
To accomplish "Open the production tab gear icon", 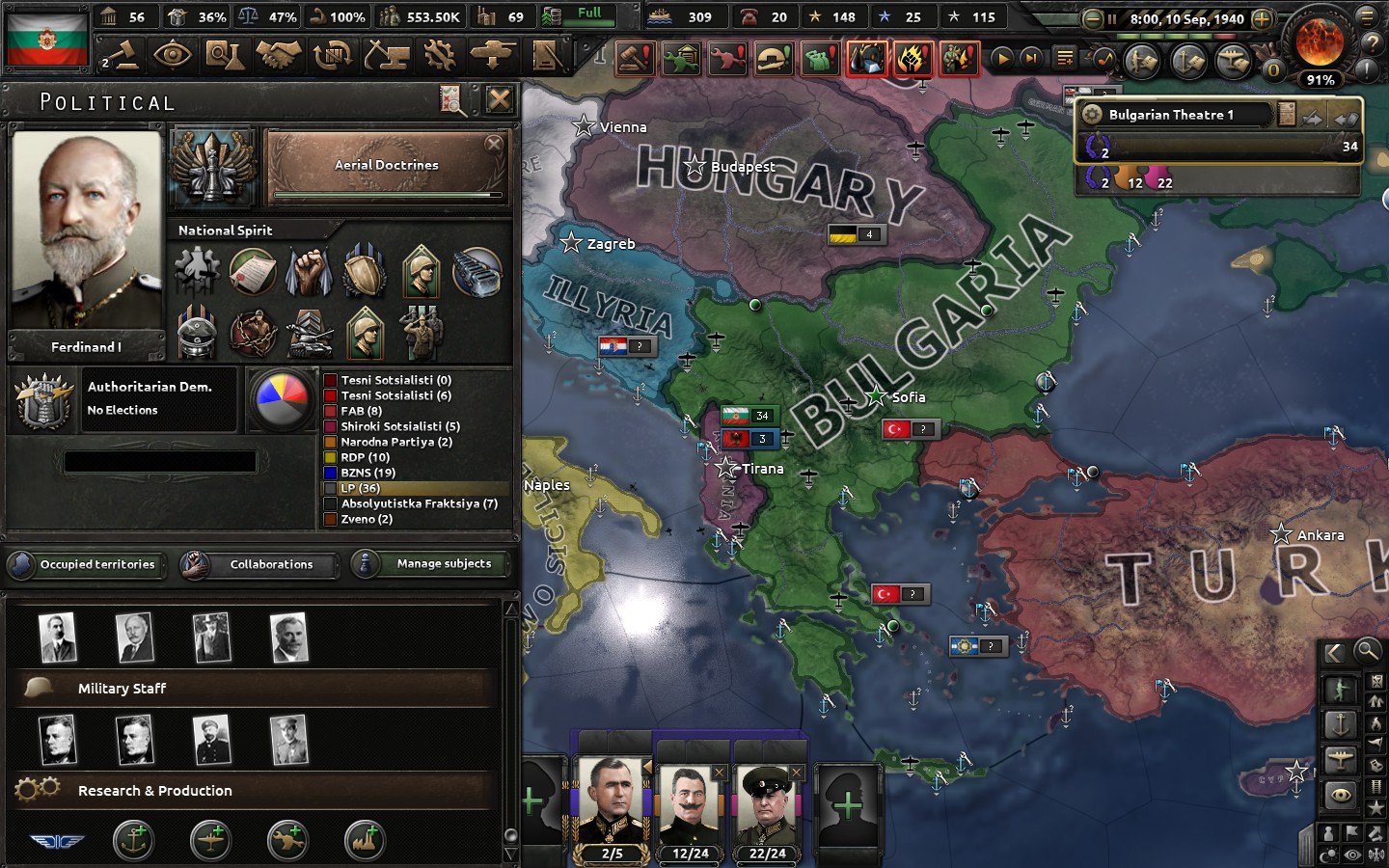I will click(x=441, y=55).
